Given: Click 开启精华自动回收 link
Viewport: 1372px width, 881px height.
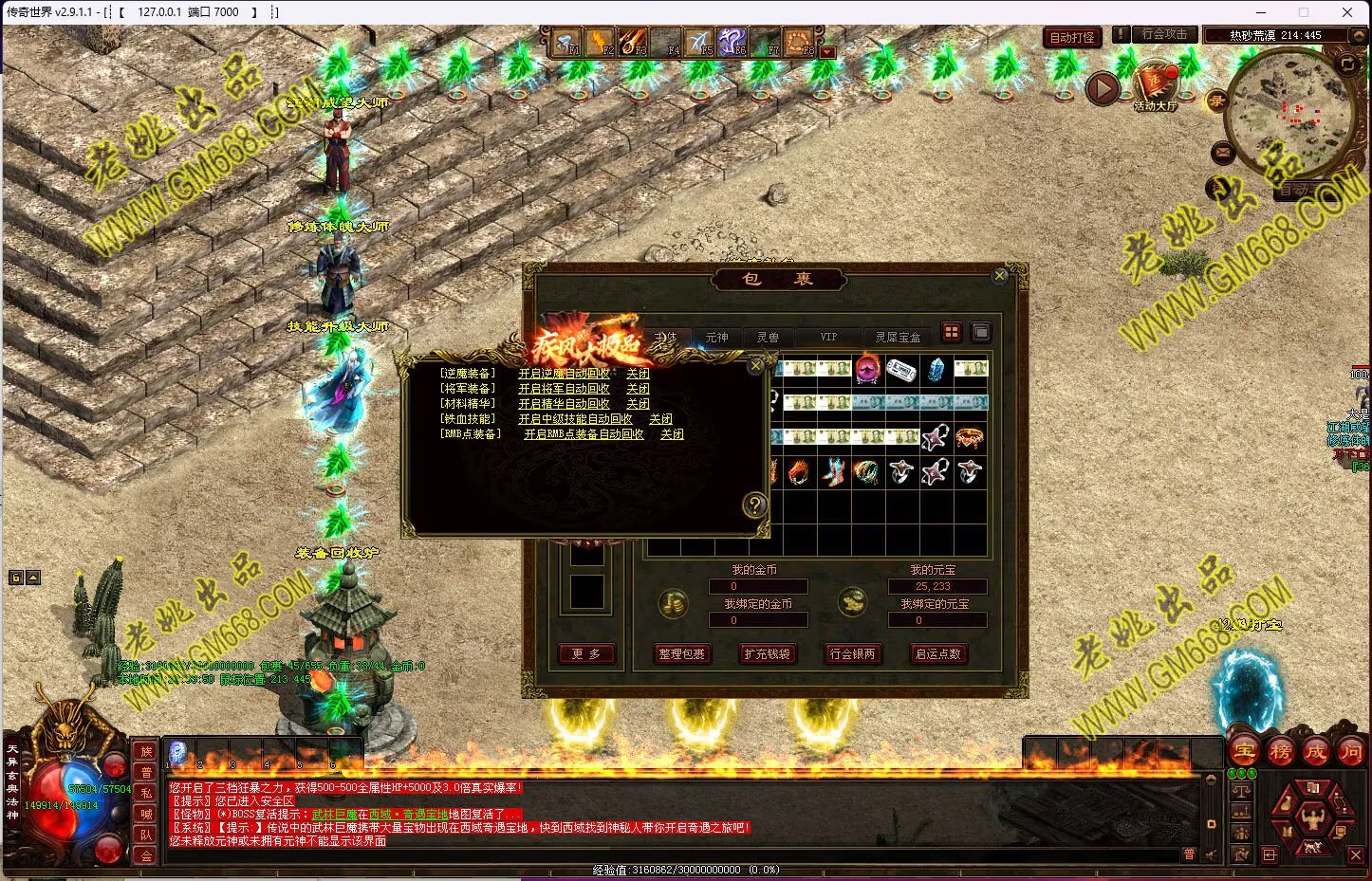Looking at the screenshot, I should click(x=564, y=404).
